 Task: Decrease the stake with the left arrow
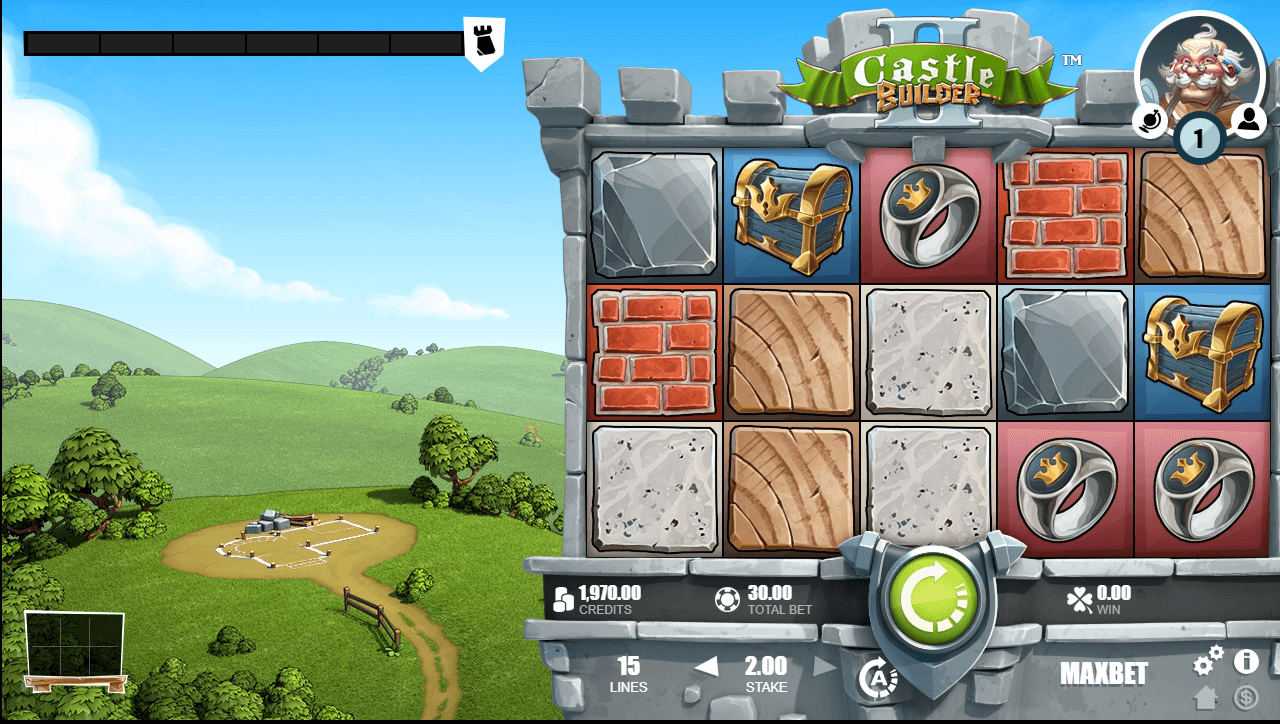pyautogui.click(x=707, y=666)
